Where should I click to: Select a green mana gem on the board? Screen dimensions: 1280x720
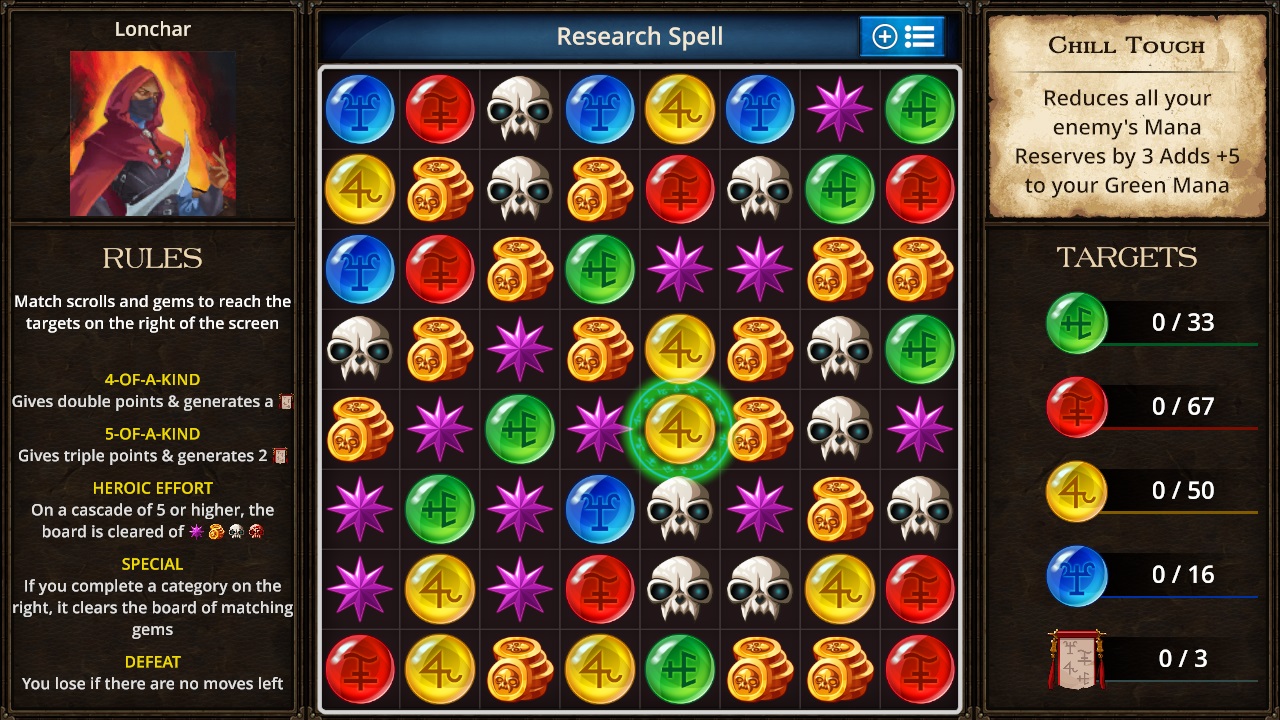point(919,109)
